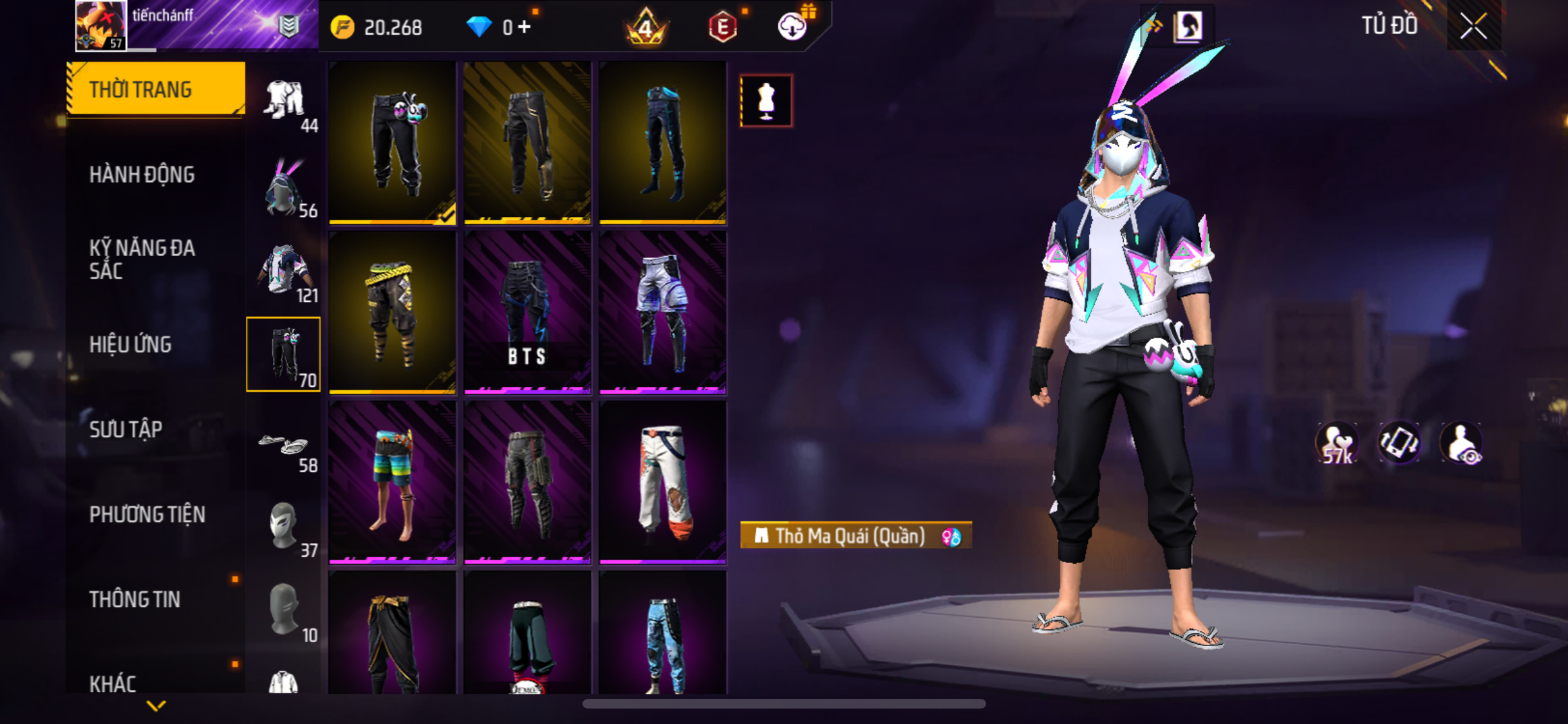Go to the Phương Tiện vehicles tab
The height and width of the screenshot is (724, 1568).
pos(147,514)
